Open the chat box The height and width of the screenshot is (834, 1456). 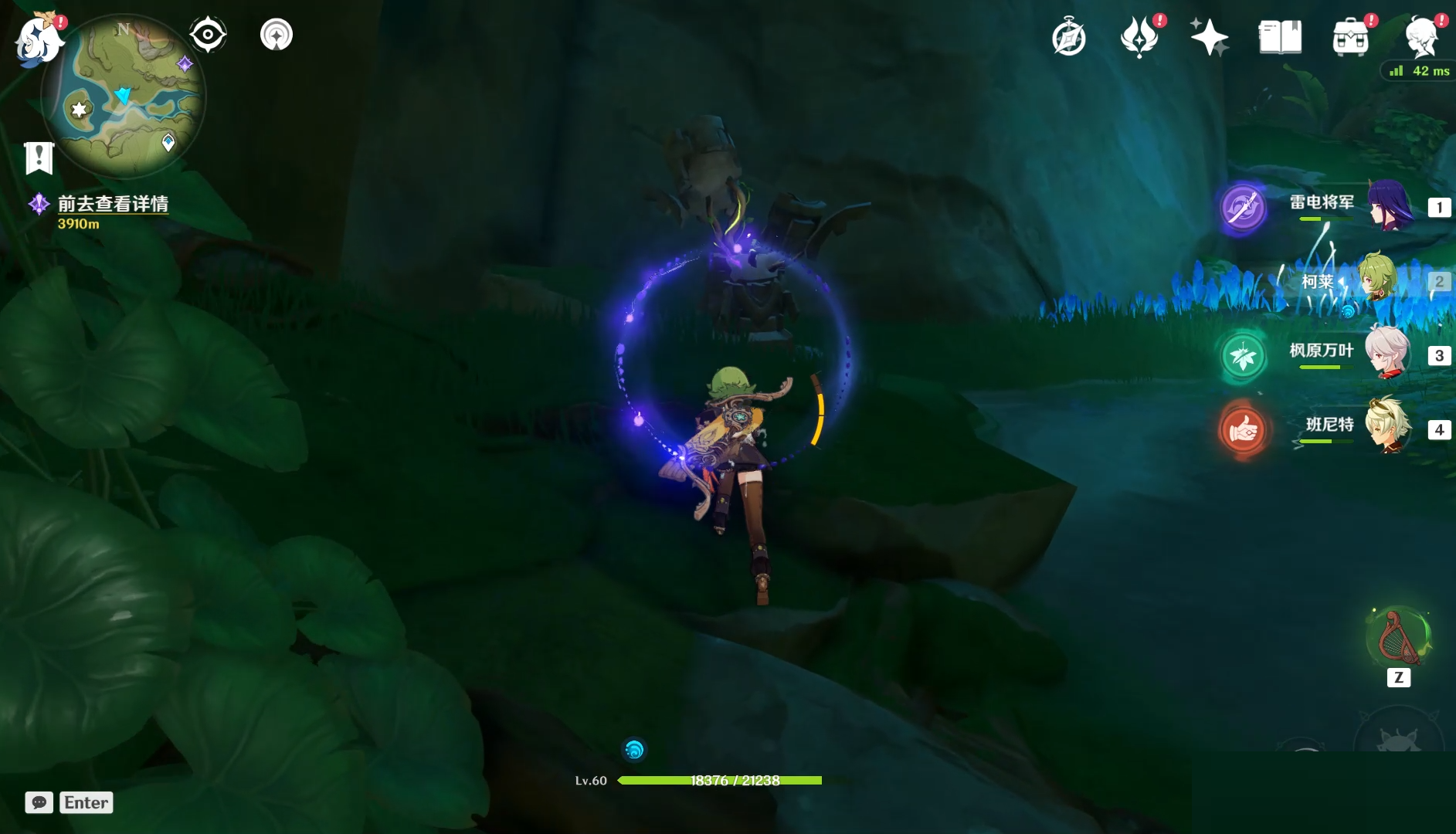tap(39, 802)
